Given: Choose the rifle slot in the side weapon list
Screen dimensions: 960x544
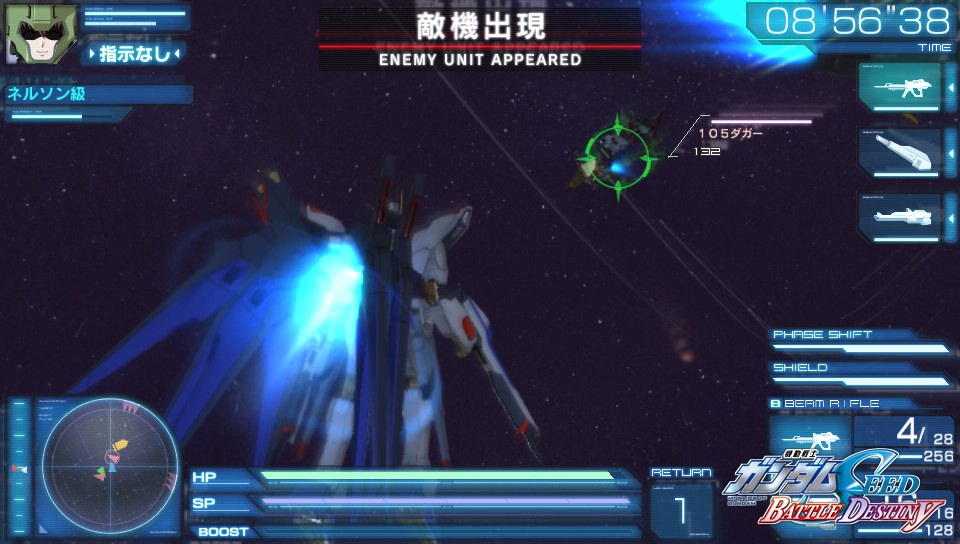Looking at the screenshot, I should [899, 87].
